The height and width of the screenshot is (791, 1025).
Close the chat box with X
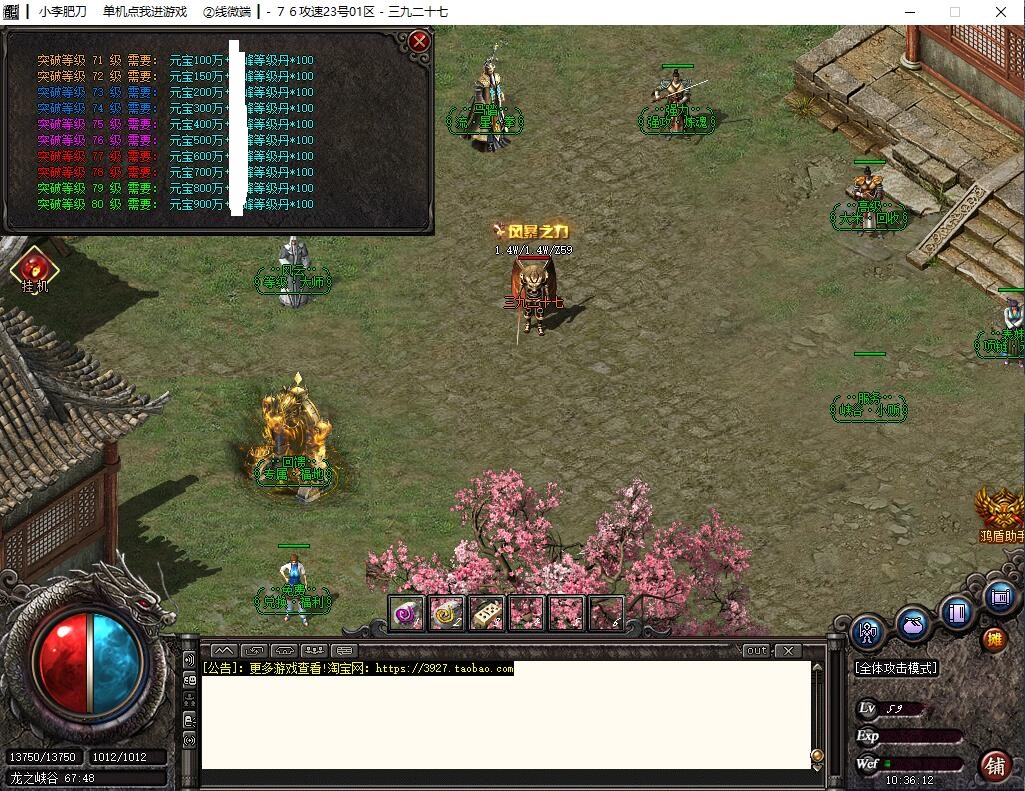coord(788,650)
